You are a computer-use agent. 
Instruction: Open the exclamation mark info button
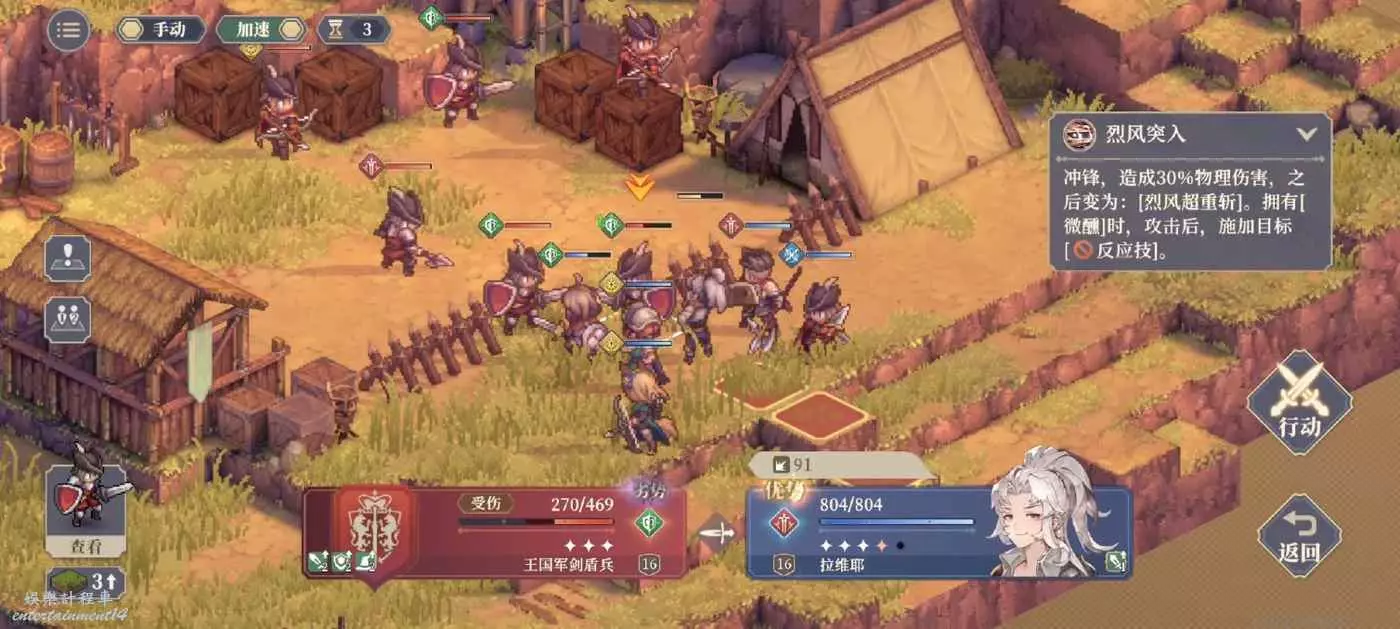68,258
